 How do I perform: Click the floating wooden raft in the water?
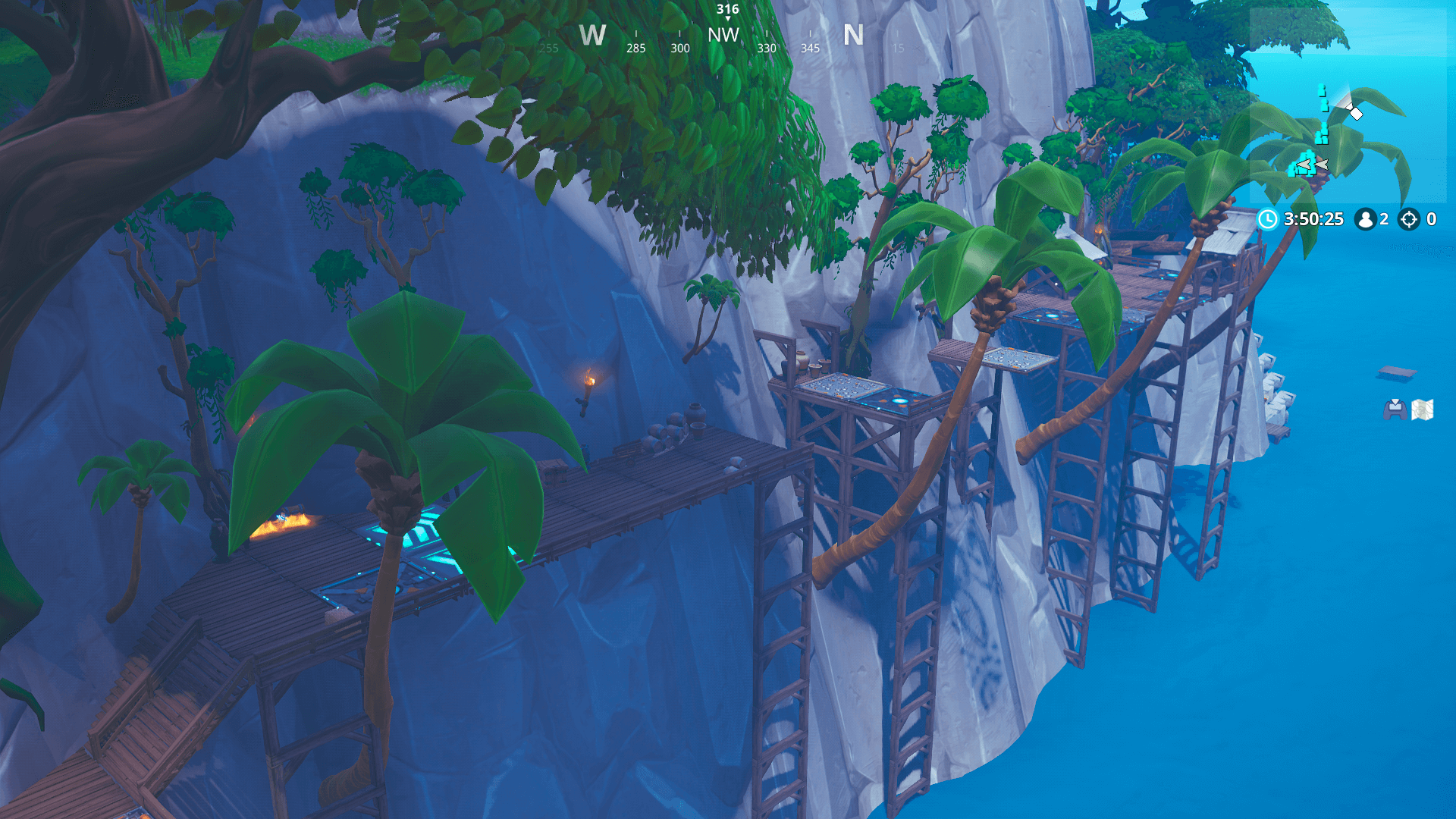click(x=1397, y=371)
